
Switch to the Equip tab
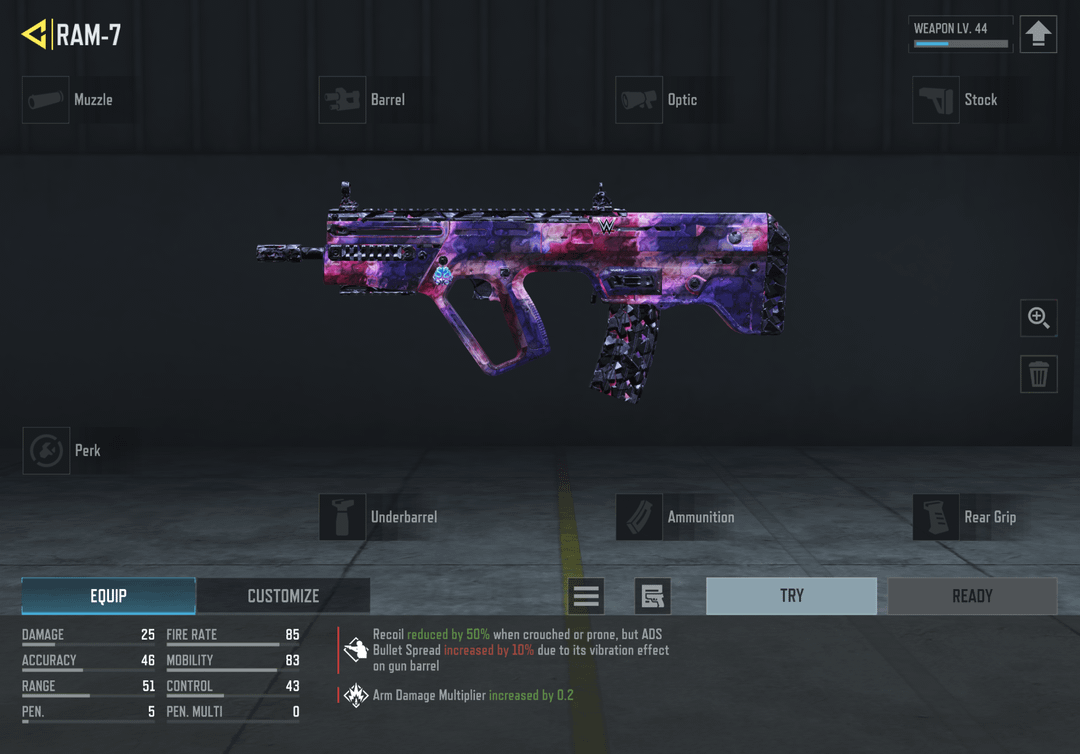(x=109, y=596)
